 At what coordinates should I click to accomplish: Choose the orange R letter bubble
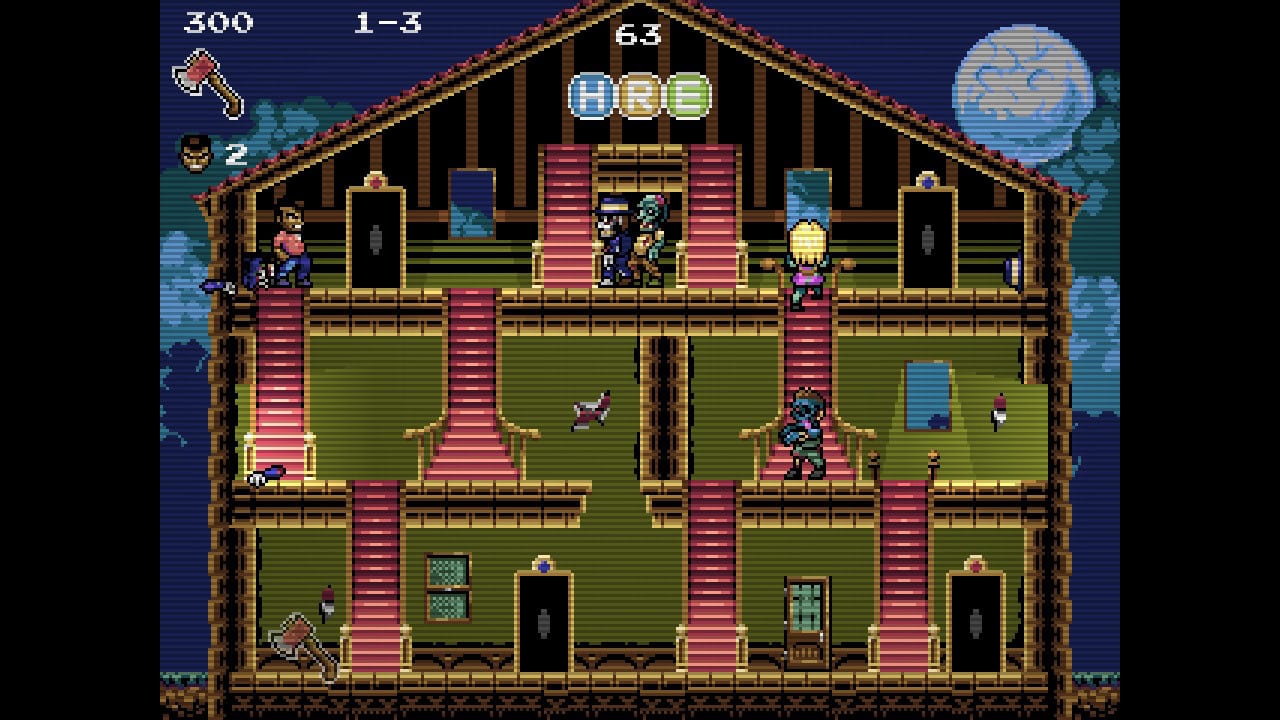click(x=640, y=96)
